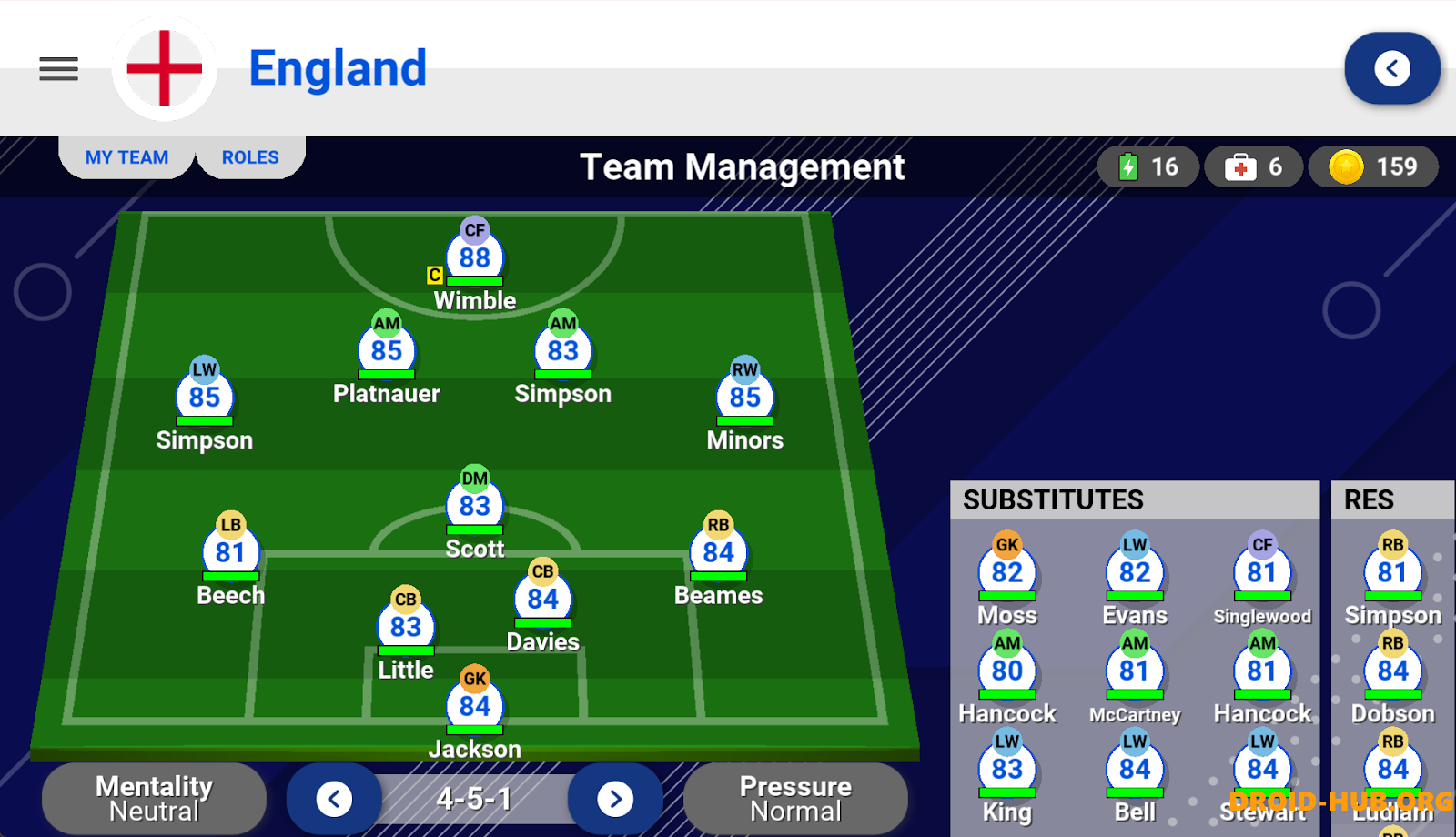
Task: Open the first-aid kit counter showing 6
Action: pos(1254,166)
